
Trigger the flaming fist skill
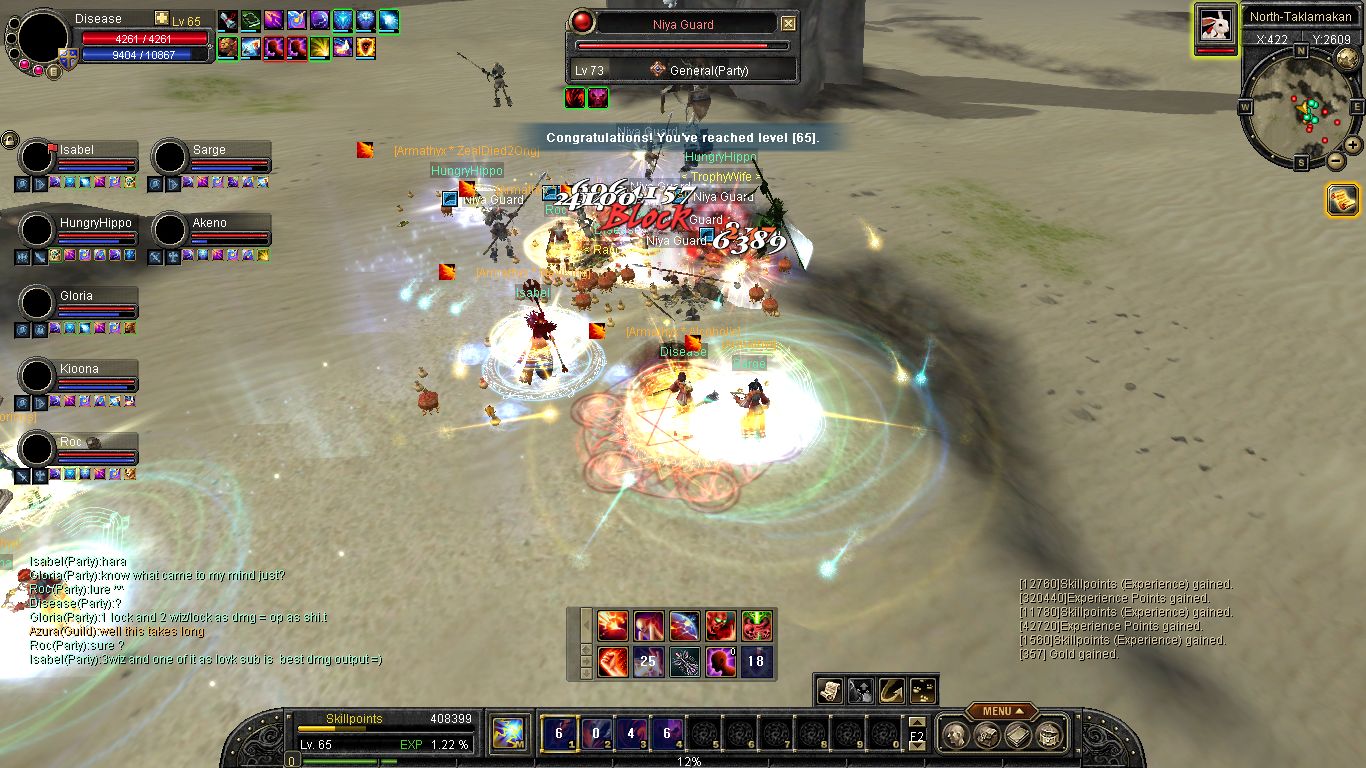coord(612,662)
